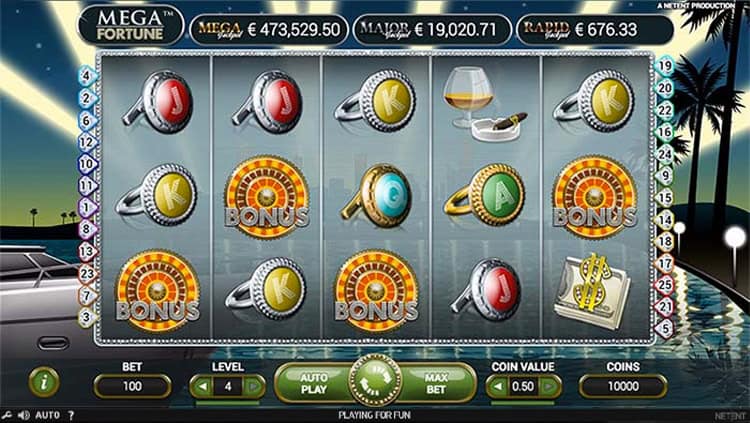Spin the reels with the round button

[x=375, y=381]
